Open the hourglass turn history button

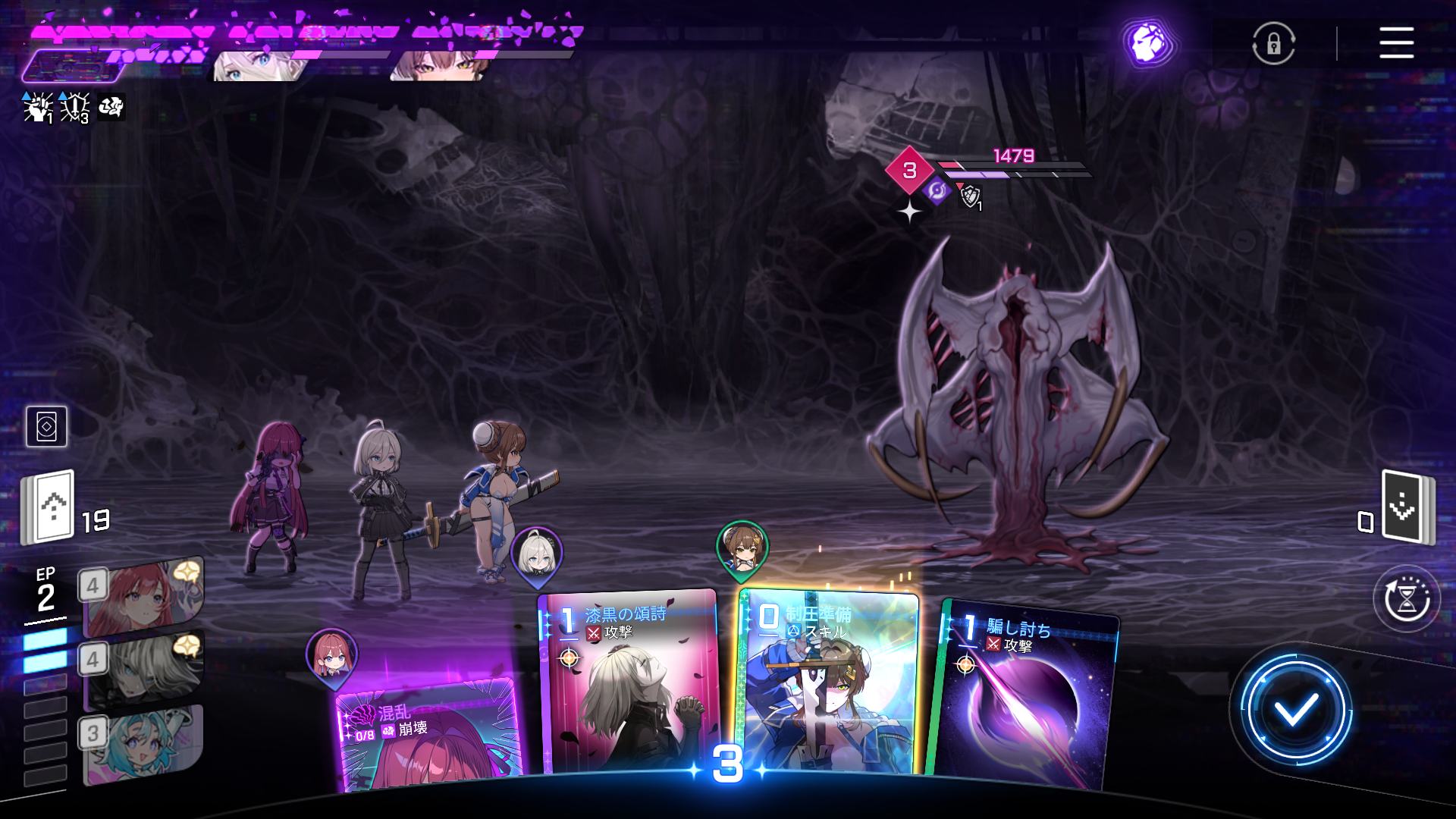tap(1407, 599)
